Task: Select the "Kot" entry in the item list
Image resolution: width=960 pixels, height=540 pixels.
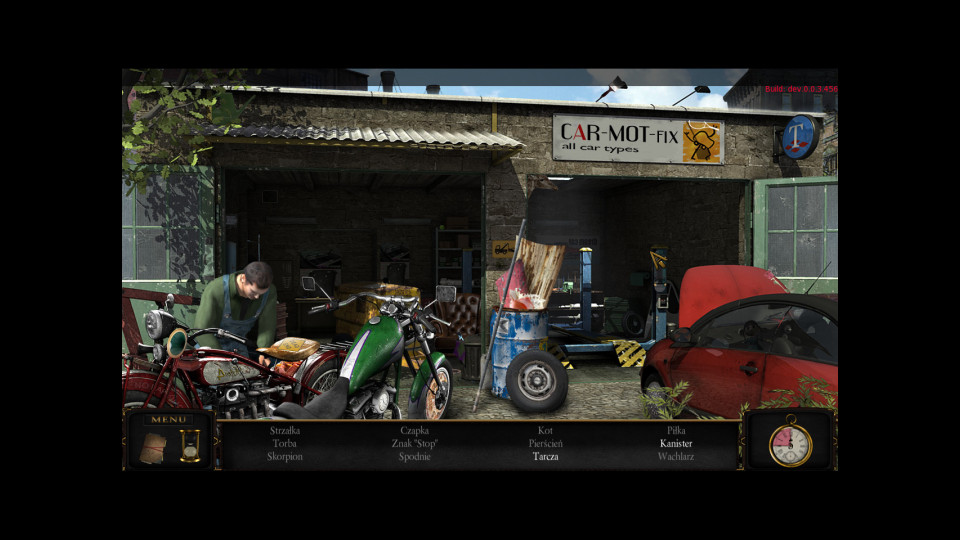Action: (545, 430)
